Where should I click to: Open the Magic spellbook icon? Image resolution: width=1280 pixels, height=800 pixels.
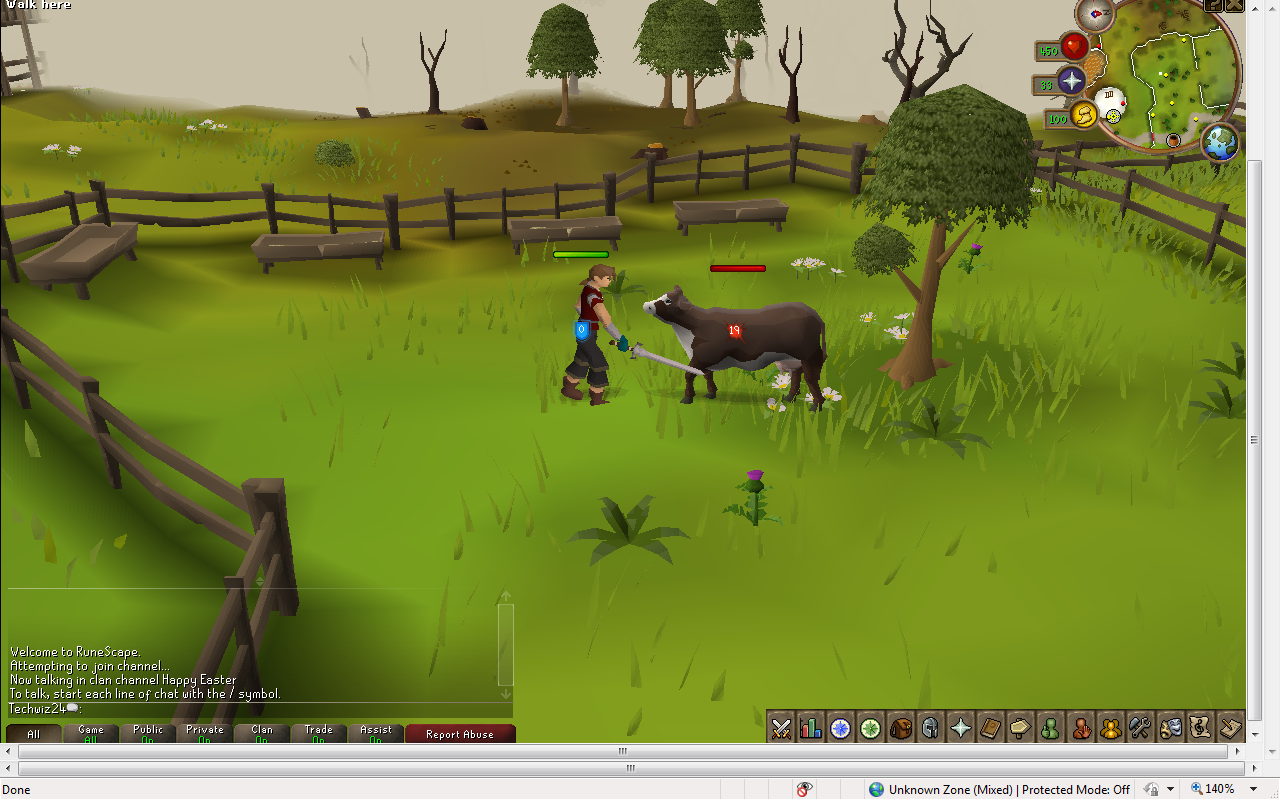tap(990, 728)
